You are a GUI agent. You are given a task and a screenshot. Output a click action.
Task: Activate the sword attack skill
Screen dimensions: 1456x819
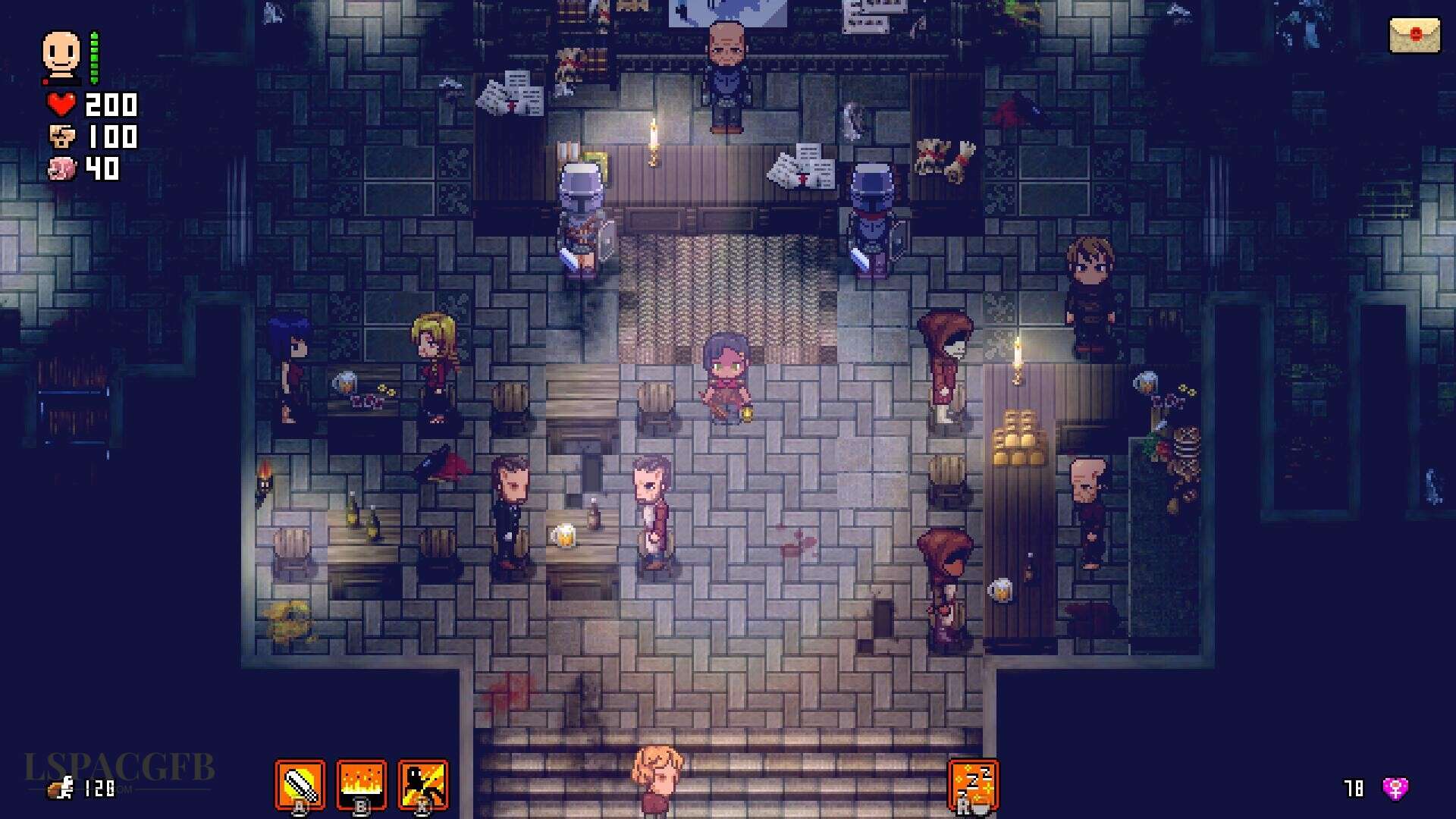click(x=300, y=784)
